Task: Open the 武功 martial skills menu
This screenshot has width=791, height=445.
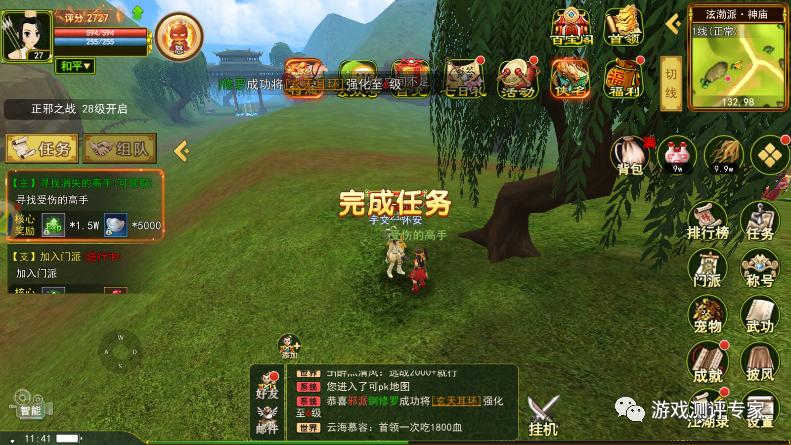Action: click(760, 316)
